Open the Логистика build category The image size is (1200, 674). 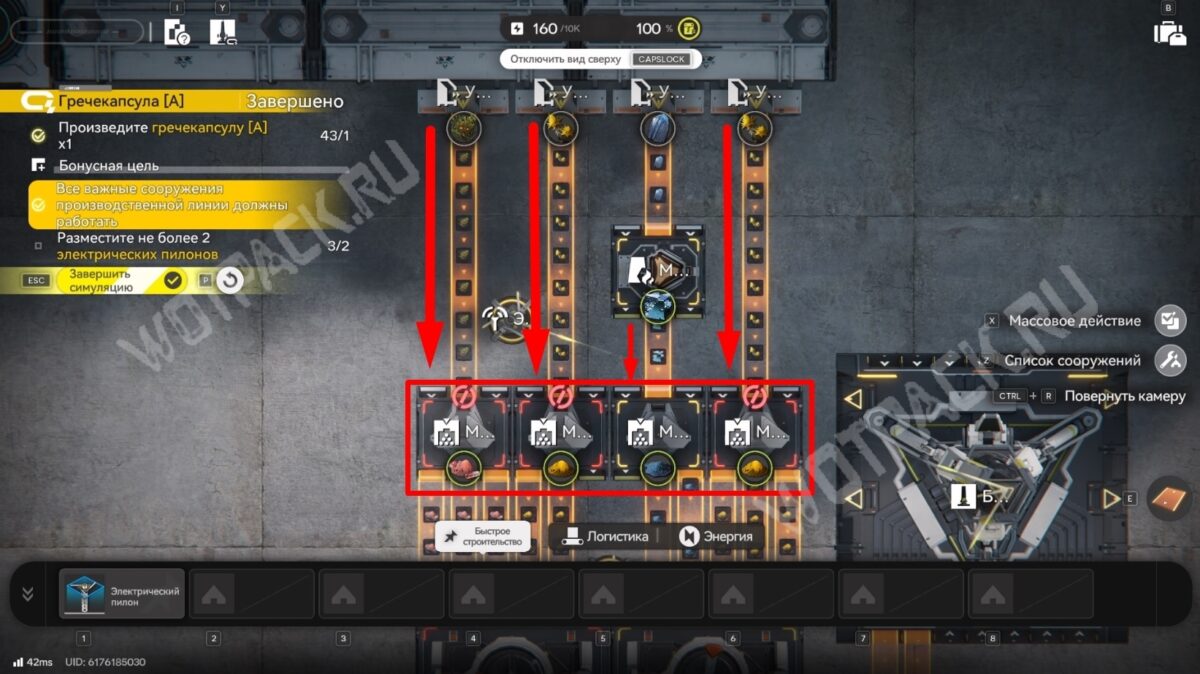pos(607,536)
